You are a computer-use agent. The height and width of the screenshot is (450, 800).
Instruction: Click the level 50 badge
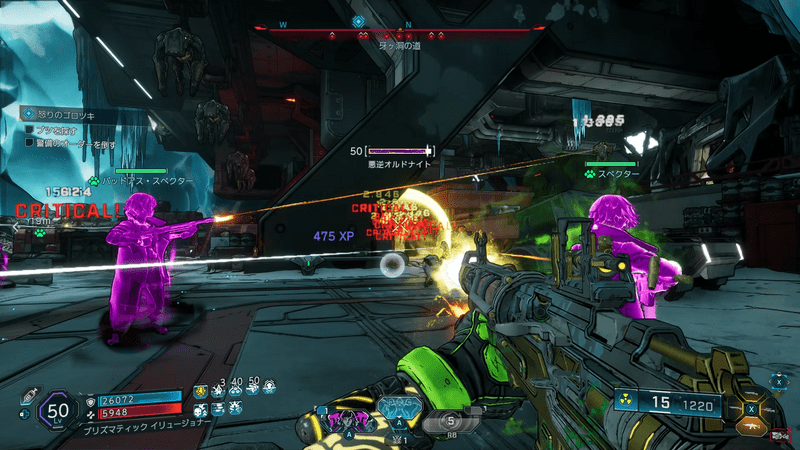coord(57,408)
